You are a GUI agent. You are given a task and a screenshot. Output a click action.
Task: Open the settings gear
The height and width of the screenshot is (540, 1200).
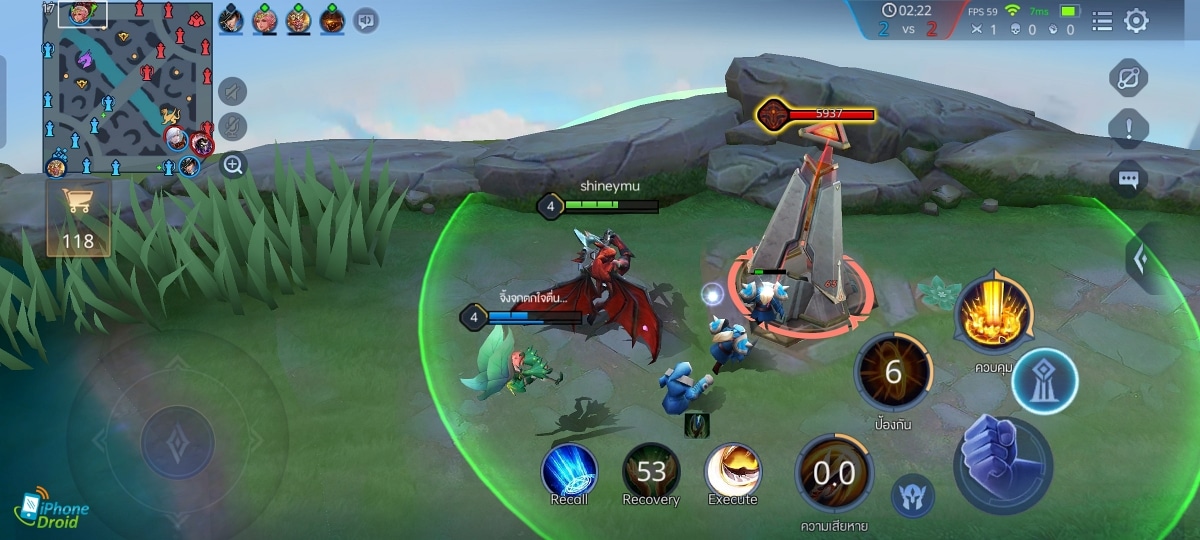pyautogui.click(x=1136, y=20)
